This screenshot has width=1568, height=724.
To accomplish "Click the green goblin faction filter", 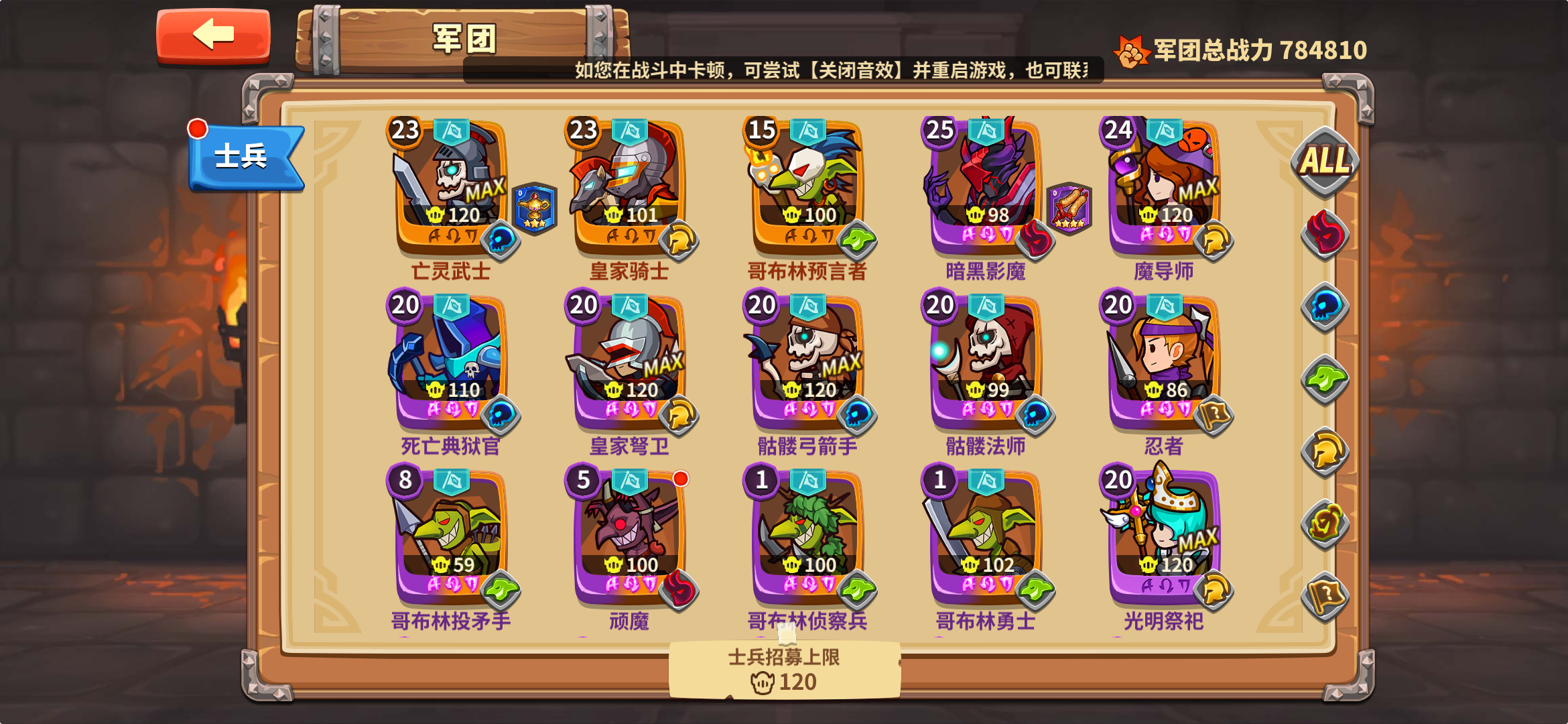I will point(1325,379).
